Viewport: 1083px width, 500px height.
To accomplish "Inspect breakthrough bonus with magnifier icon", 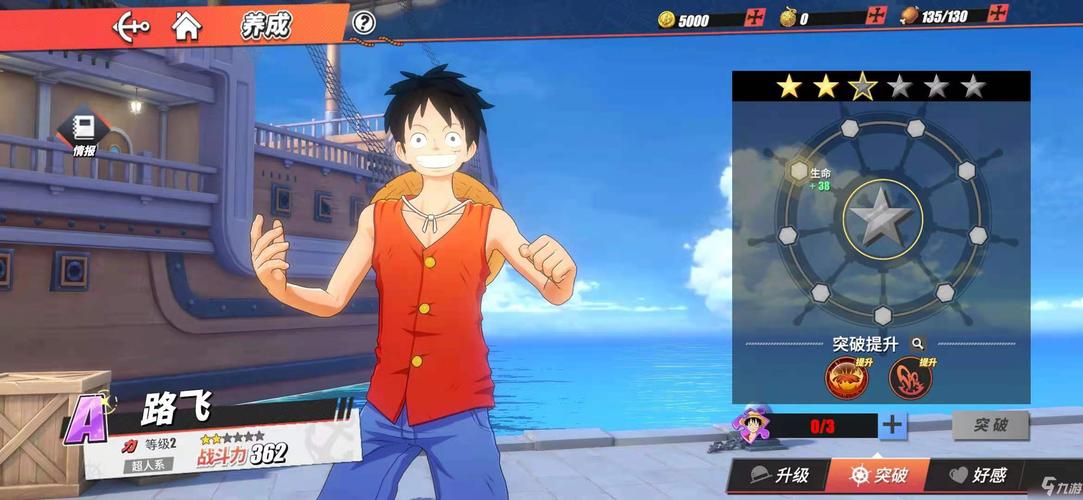I will [918, 343].
